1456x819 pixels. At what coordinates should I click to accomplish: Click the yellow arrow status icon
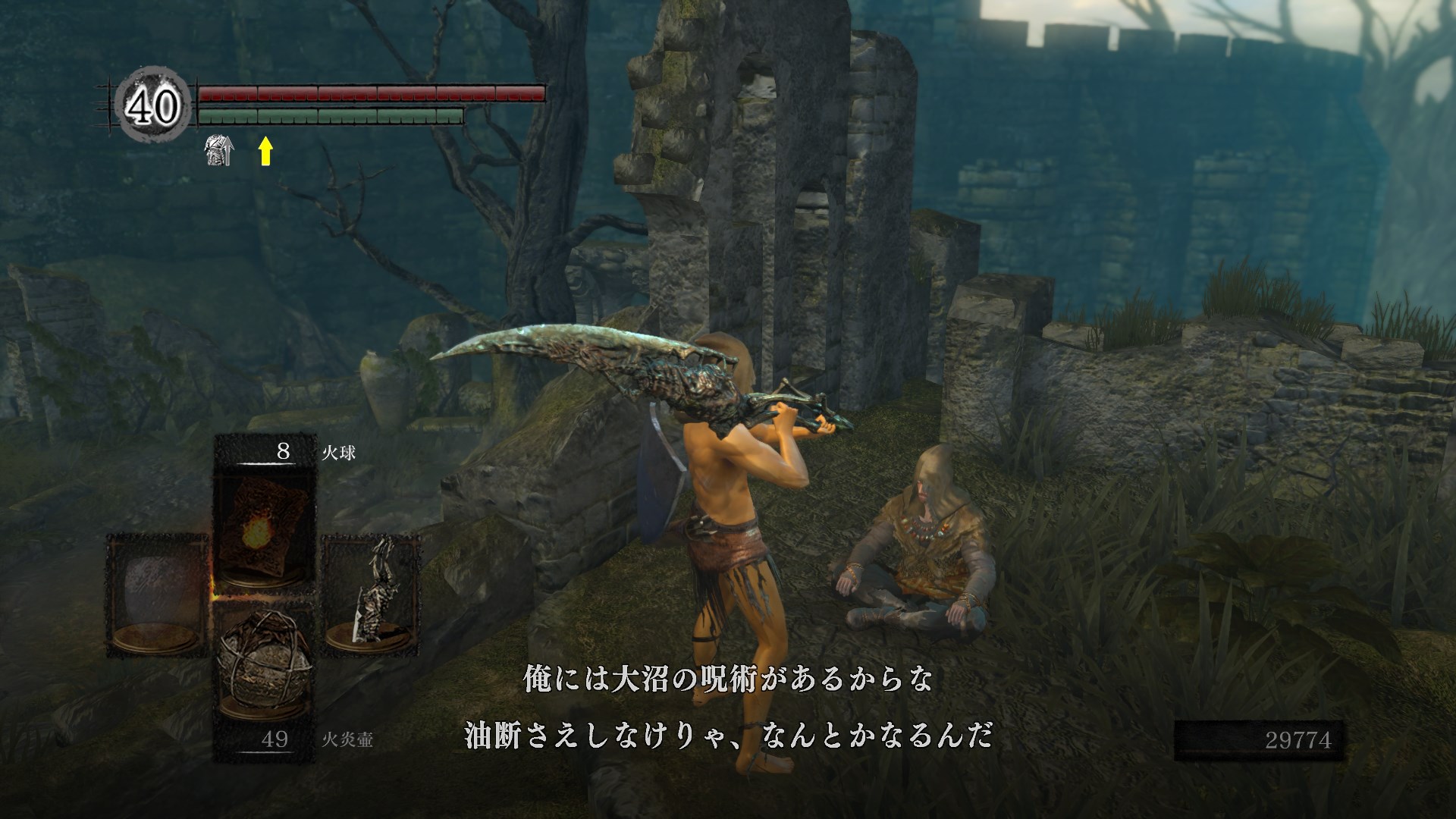(265, 150)
